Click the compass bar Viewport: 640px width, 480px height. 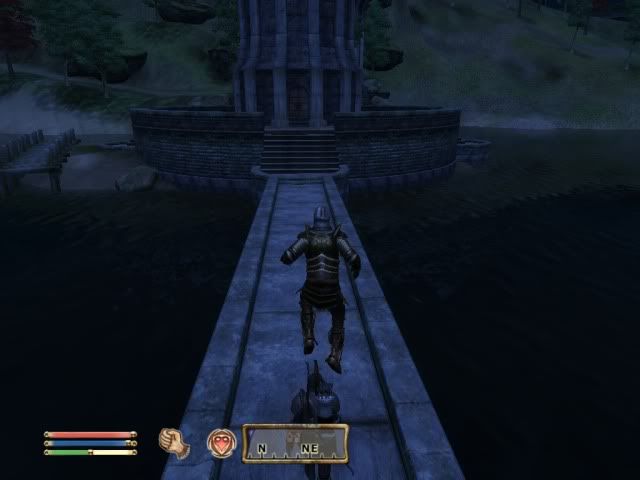pyautogui.click(x=295, y=443)
